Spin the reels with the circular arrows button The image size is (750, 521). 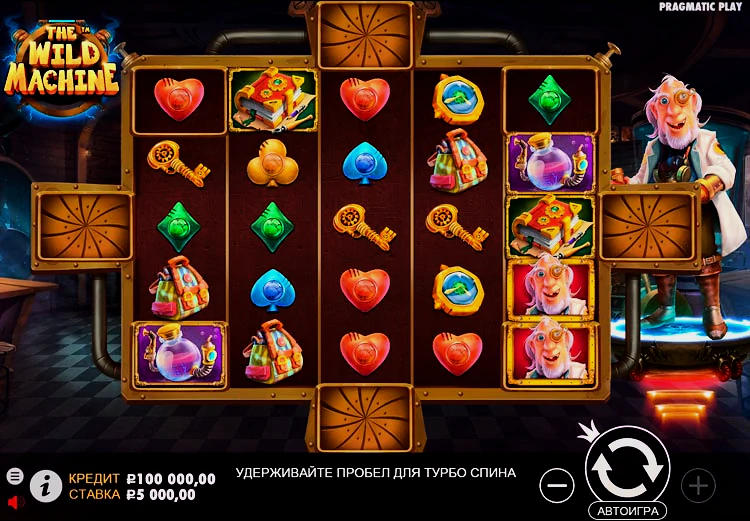click(627, 464)
